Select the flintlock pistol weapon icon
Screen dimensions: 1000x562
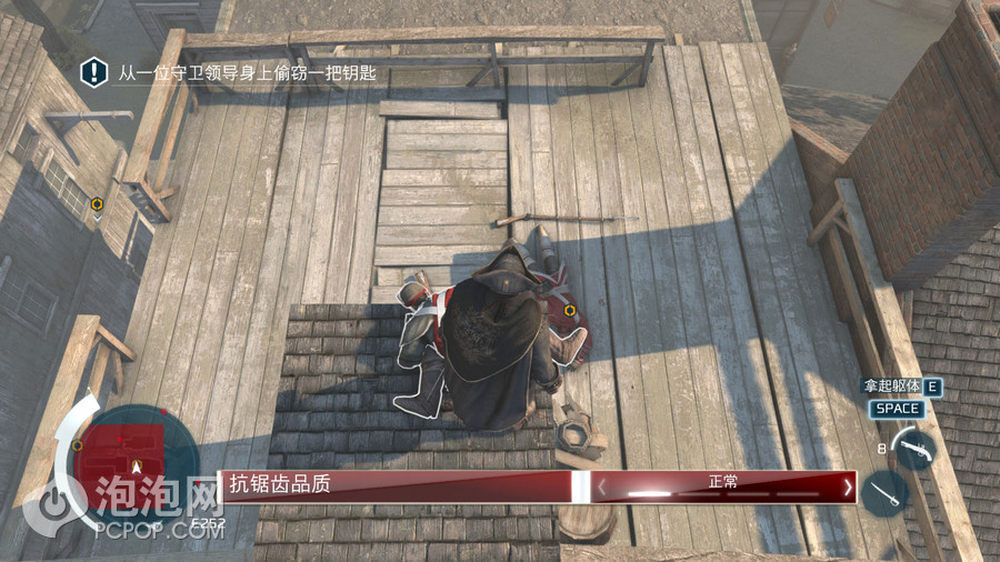913,449
